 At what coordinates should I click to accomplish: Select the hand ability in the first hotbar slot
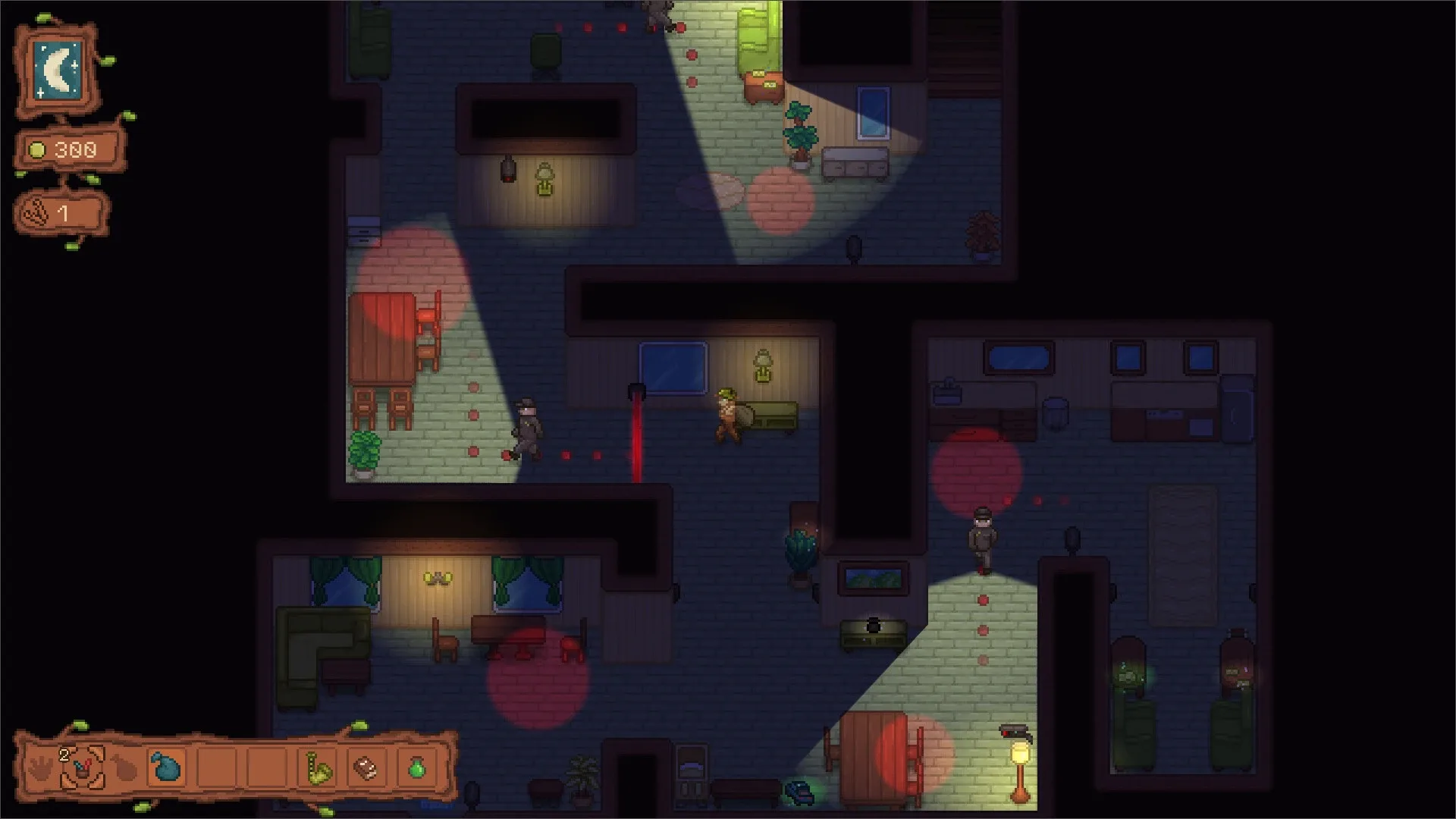coord(39,767)
